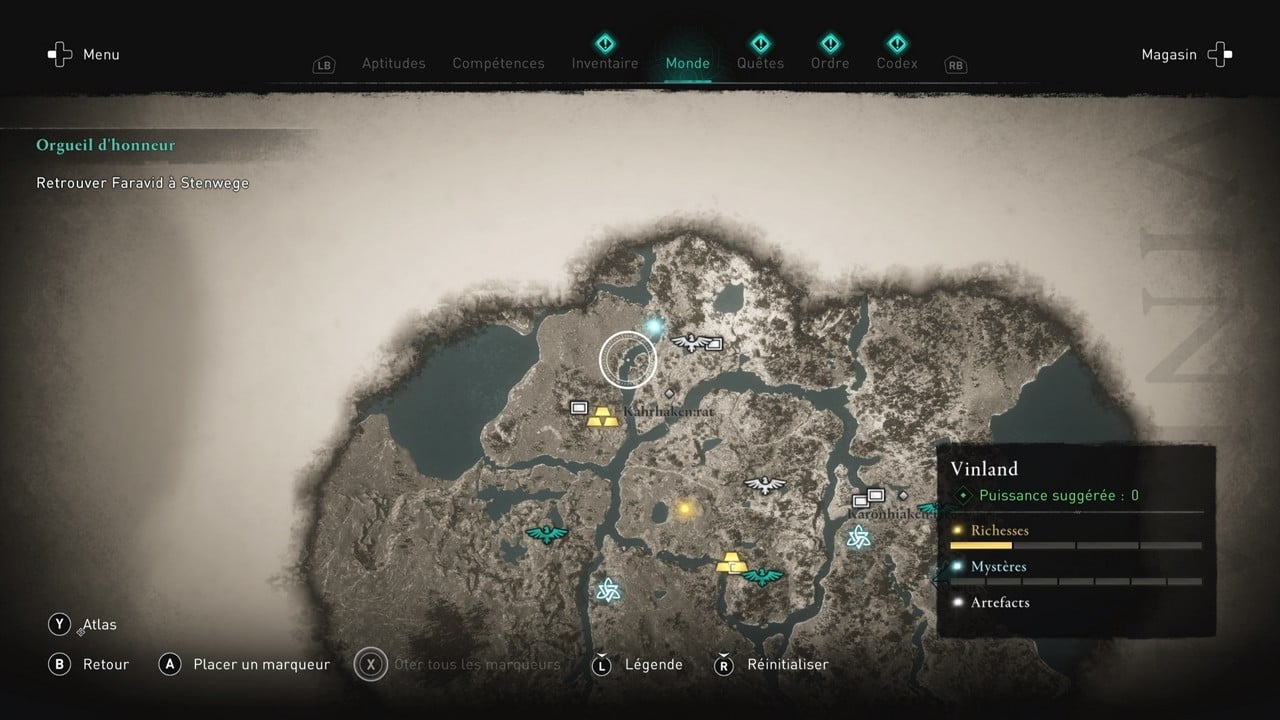Click the yellow quest glow in the center
1280x720 pixels.
click(x=683, y=507)
